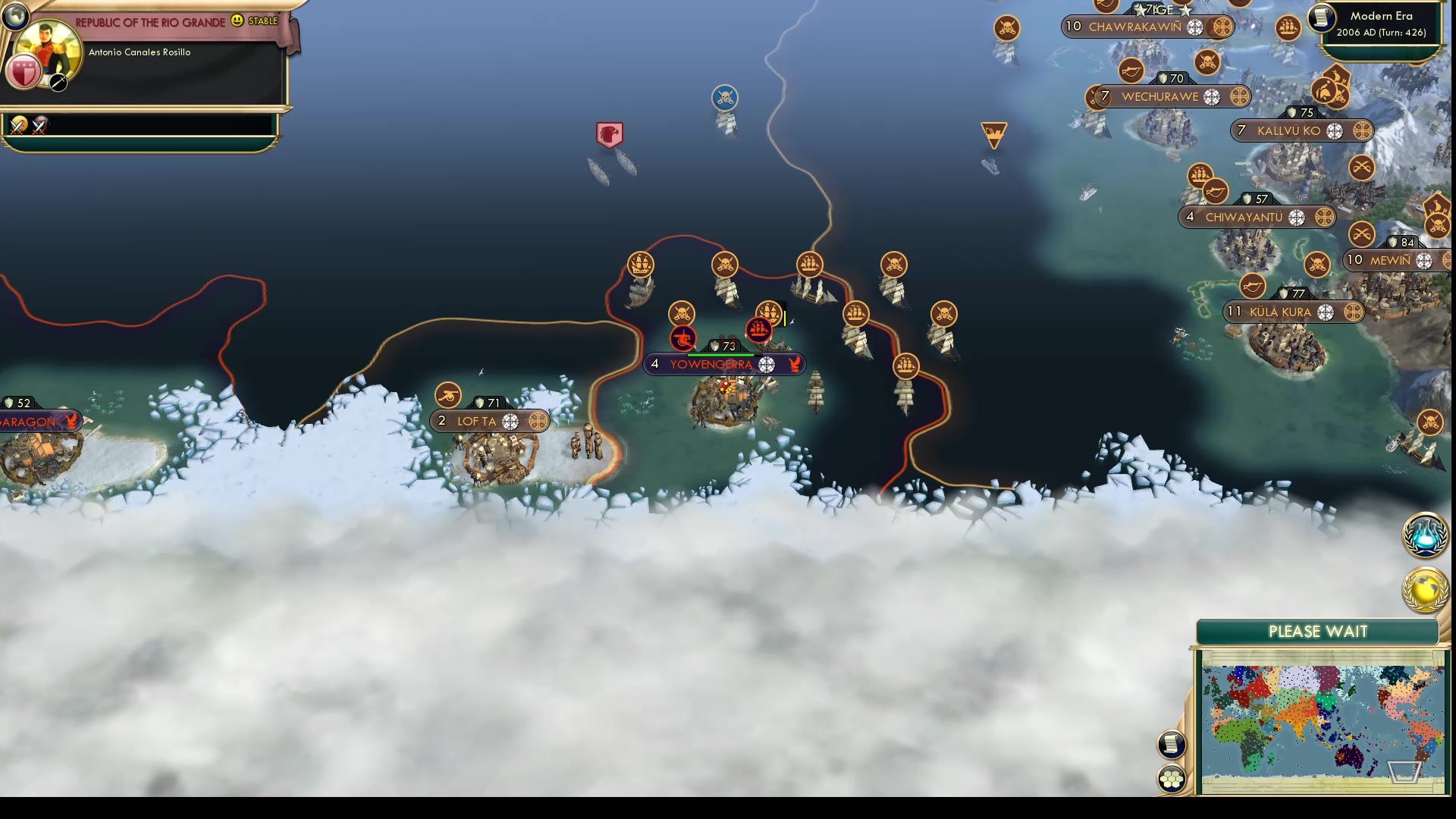Open the Technology medallion with the blue flask

(1424, 535)
